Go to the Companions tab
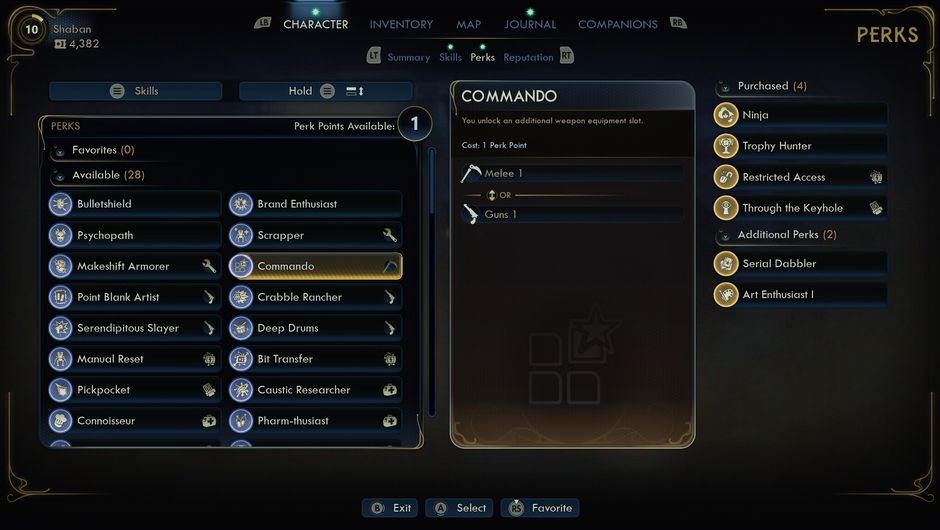This screenshot has width=940, height=530. coord(617,24)
